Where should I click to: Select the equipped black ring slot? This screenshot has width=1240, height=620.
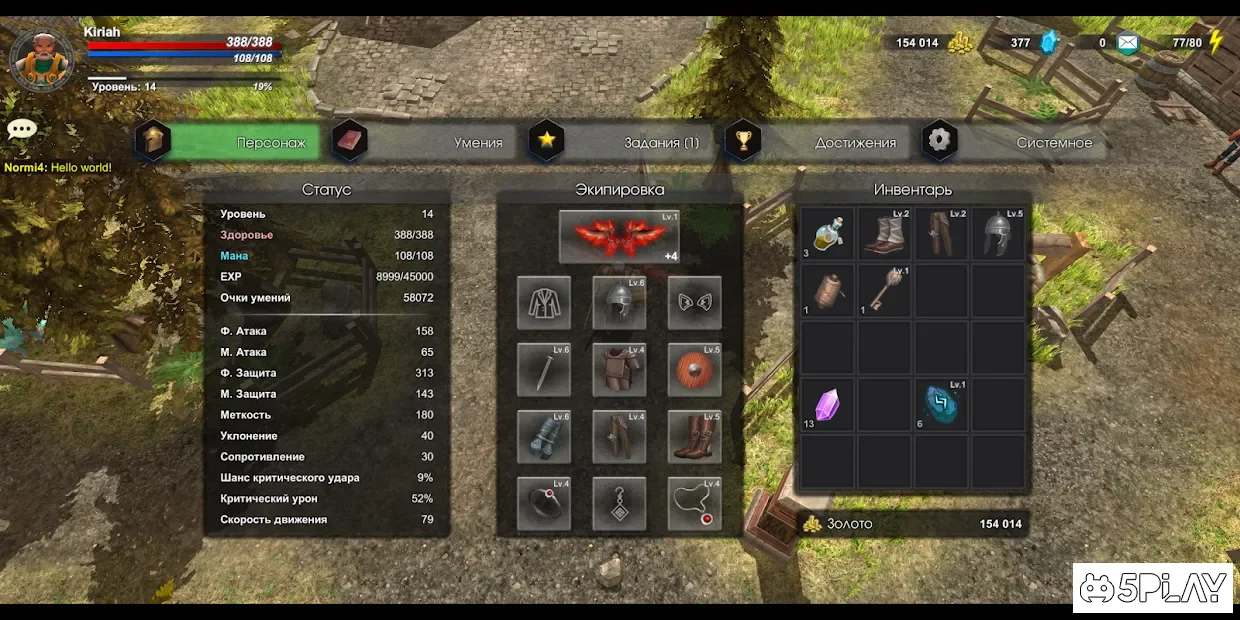[x=544, y=503]
